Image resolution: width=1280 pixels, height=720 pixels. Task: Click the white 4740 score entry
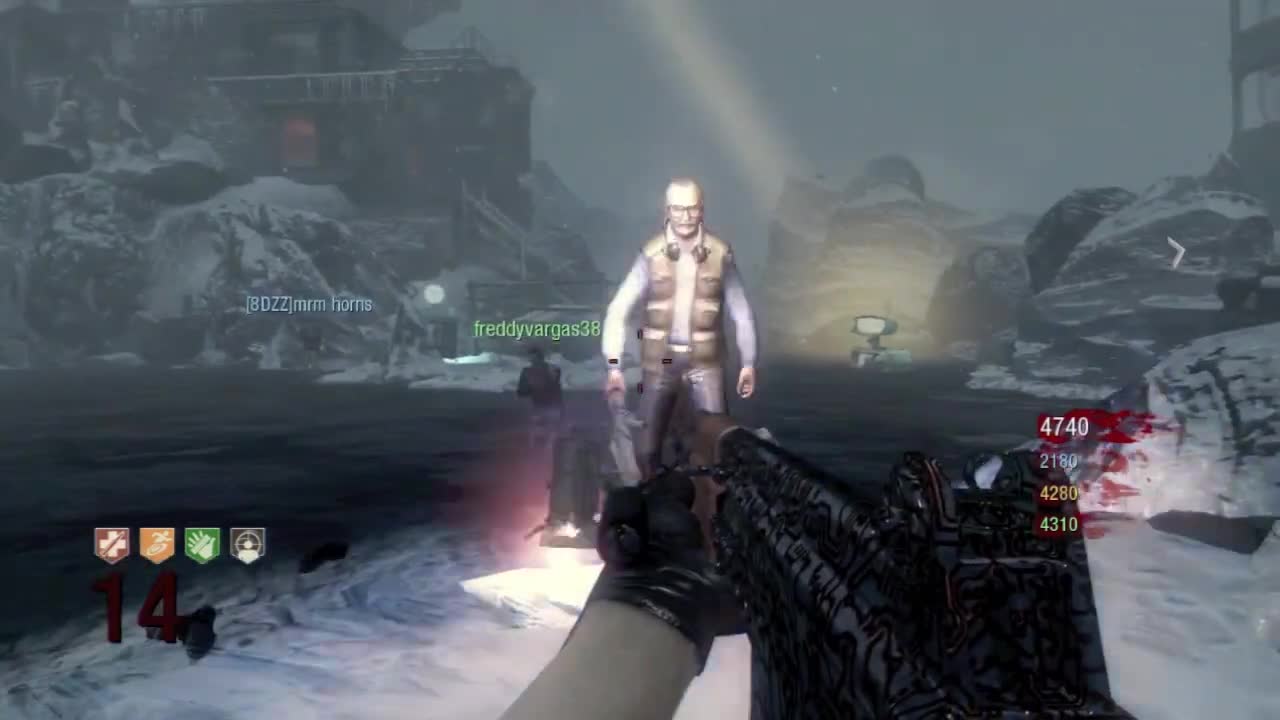click(1063, 427)
